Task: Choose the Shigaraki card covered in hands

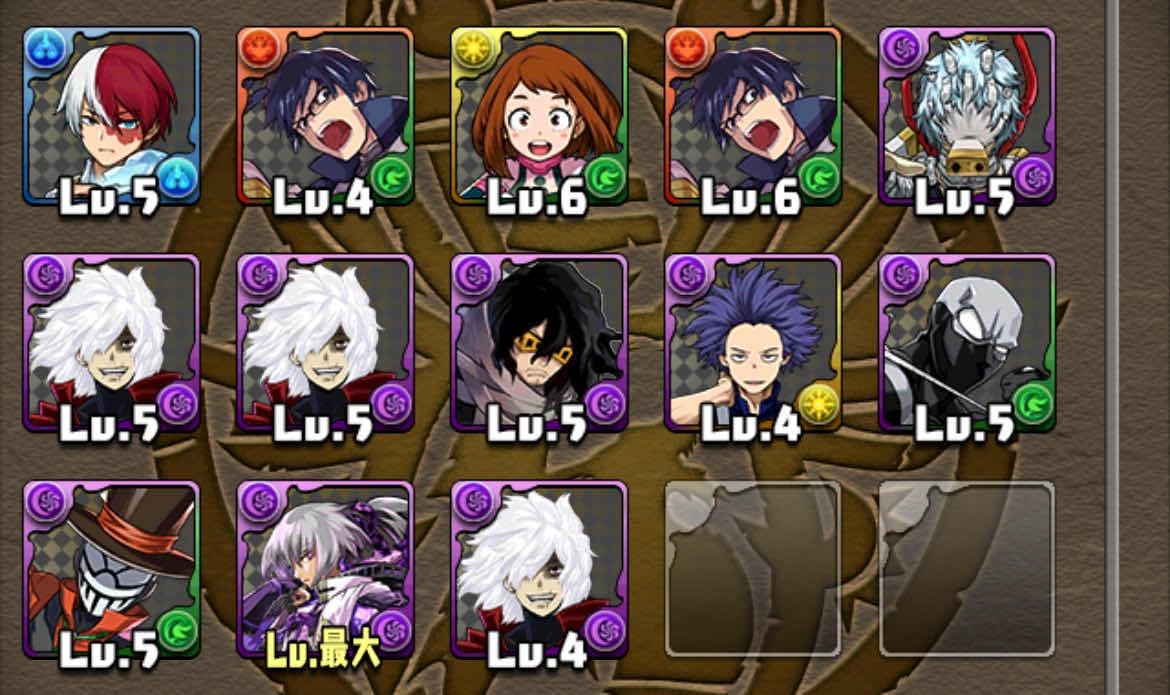Action: [x=967, y=116]
